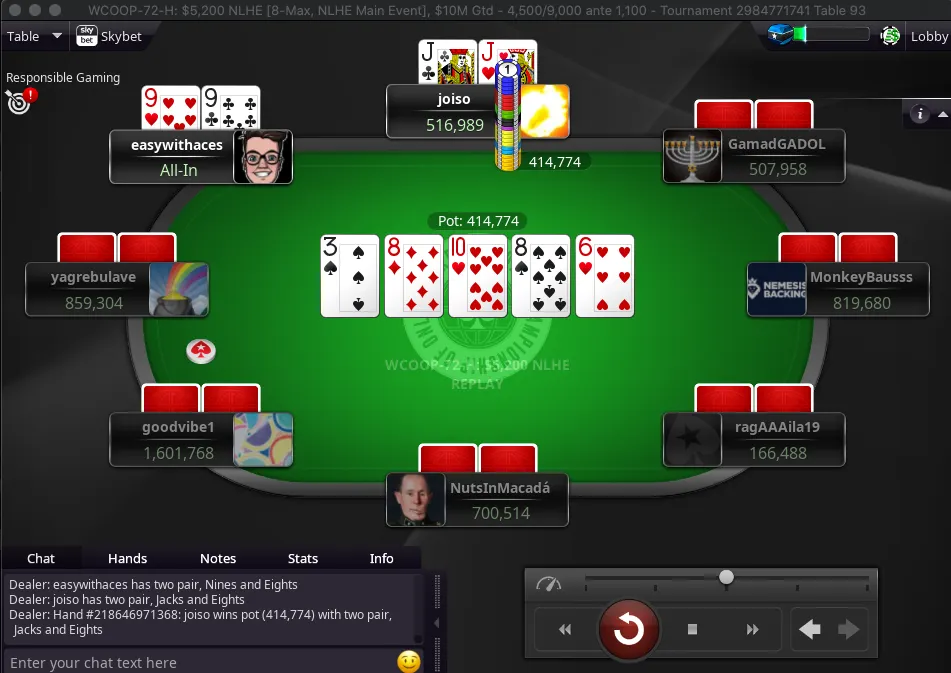Click the Skybet logo

pos(109,37)
